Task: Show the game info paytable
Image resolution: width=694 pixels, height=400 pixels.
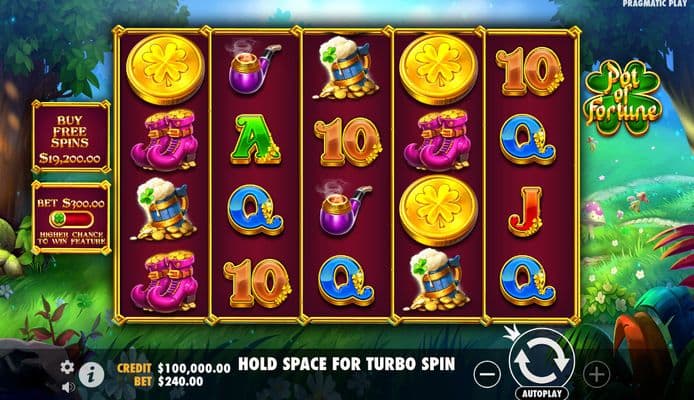Action: [x=91, y=373]
